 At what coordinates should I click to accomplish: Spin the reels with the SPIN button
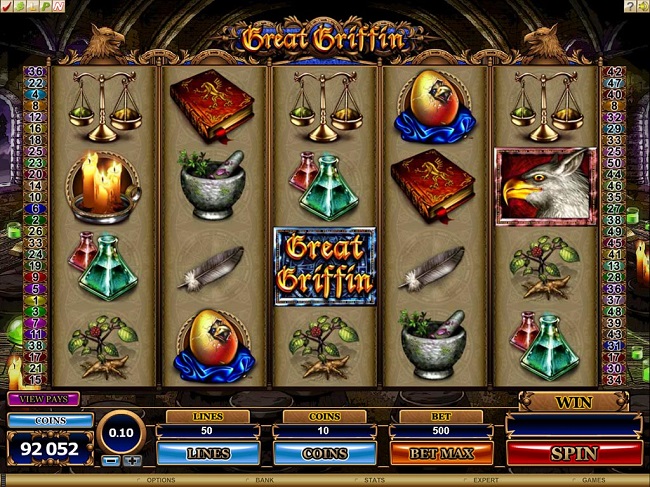573,453
